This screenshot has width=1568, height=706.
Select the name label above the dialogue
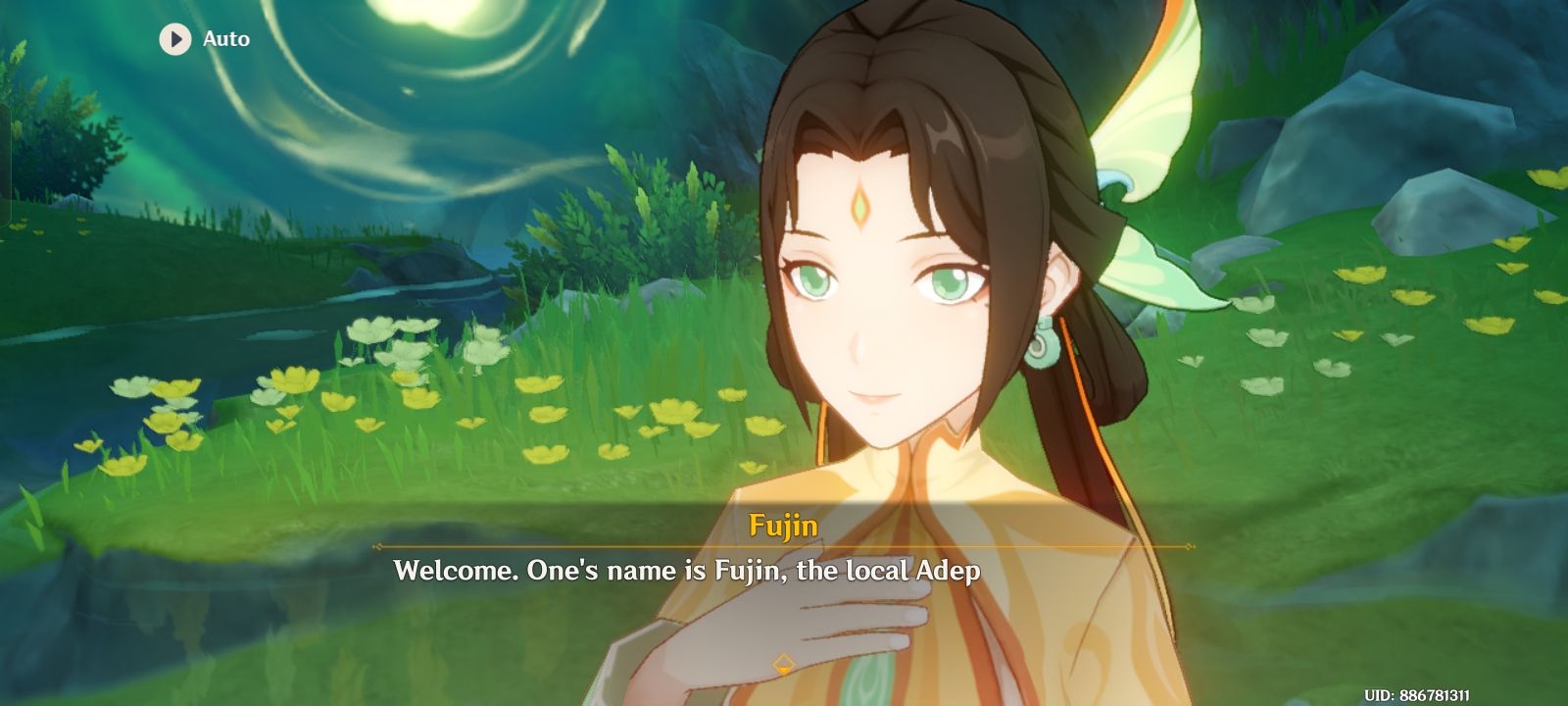click(x=782, y=526)
